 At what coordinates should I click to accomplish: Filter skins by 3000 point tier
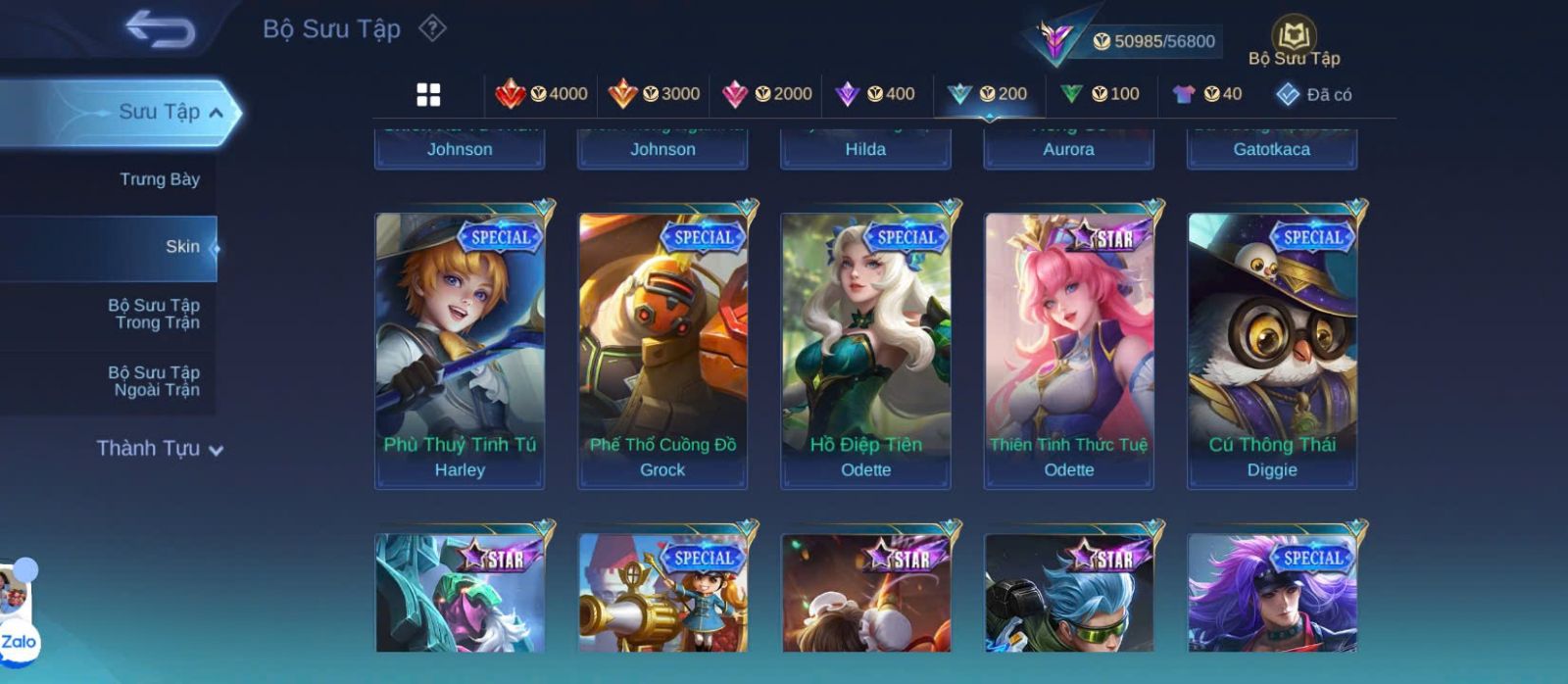[x=655, y=94]
